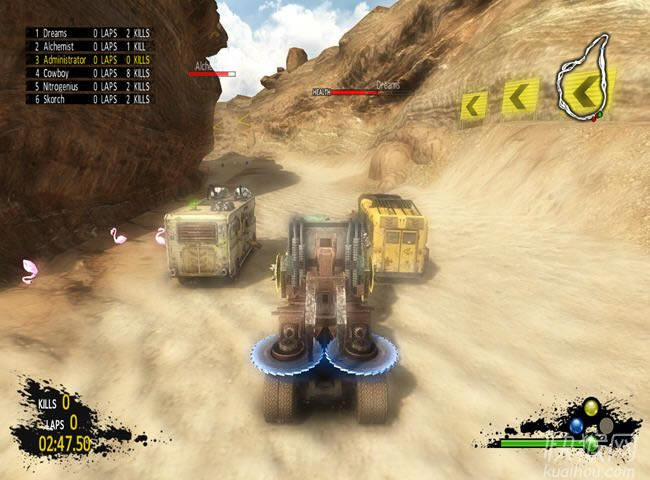The width and height of the screenshot is (650, 480).
Task: Choose the Alchemist leaderboard row
Action: (x=90, y=46)
